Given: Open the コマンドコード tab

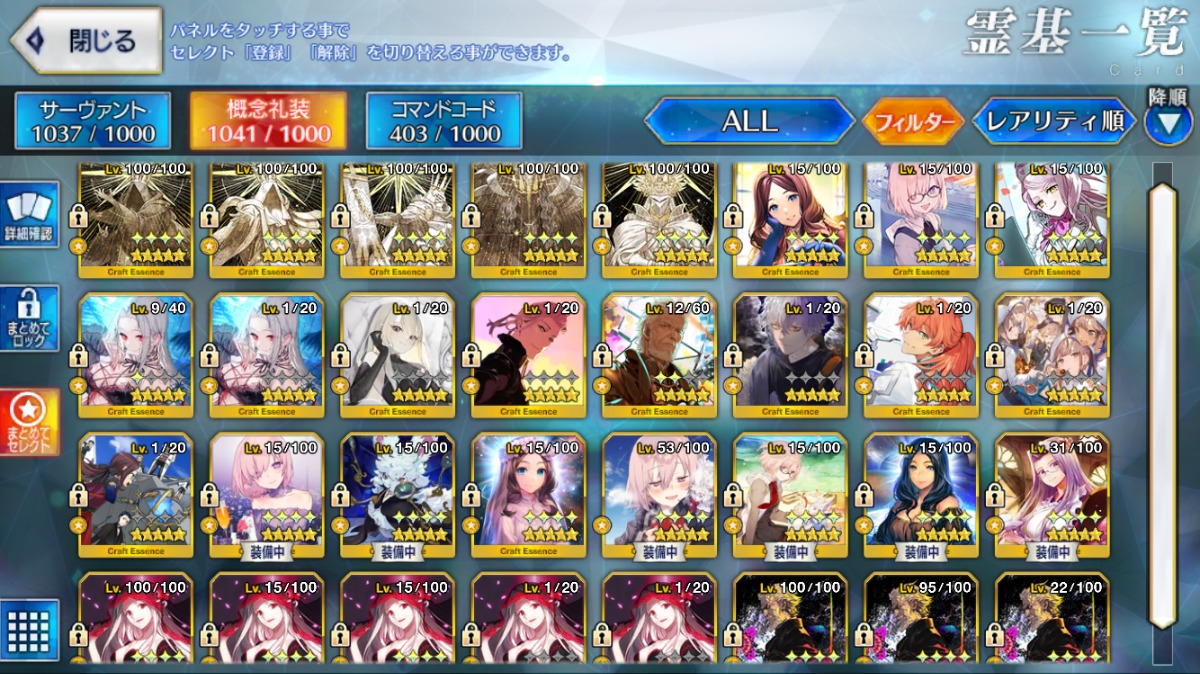Looking at the screenshot, I should [444, 122].
